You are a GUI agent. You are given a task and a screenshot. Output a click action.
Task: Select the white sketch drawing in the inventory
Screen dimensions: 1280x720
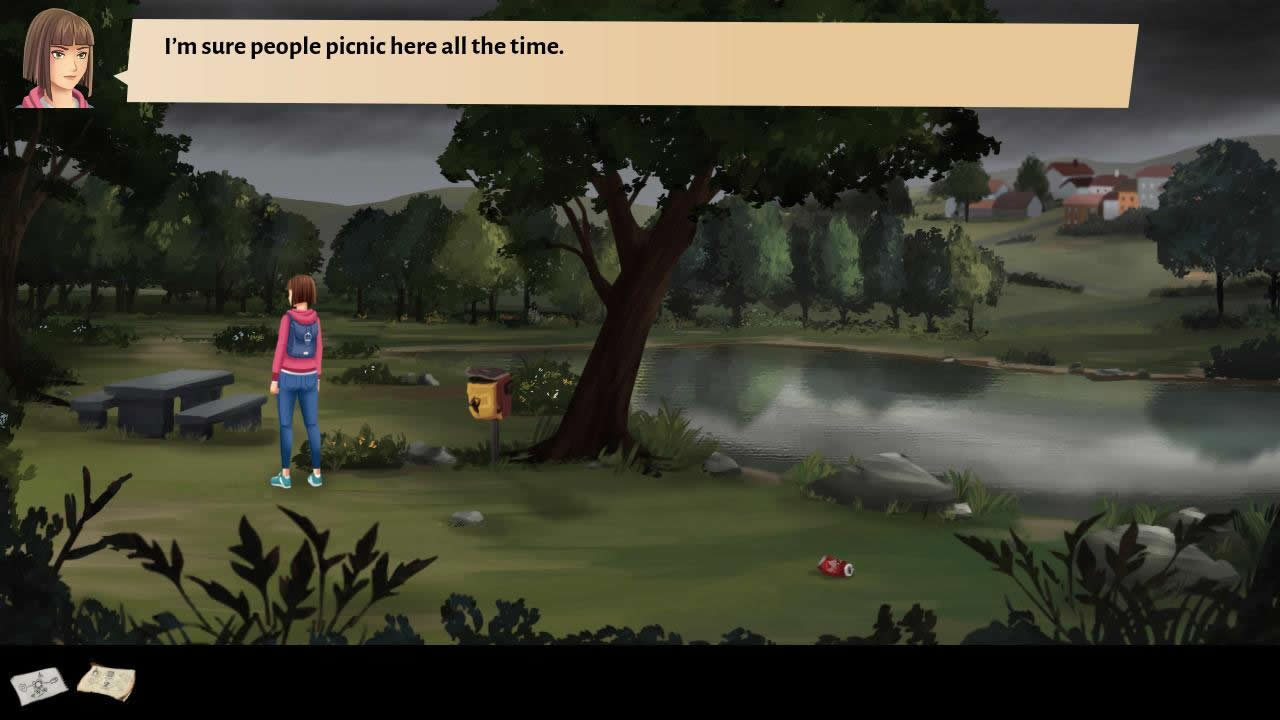coord(39,685)
